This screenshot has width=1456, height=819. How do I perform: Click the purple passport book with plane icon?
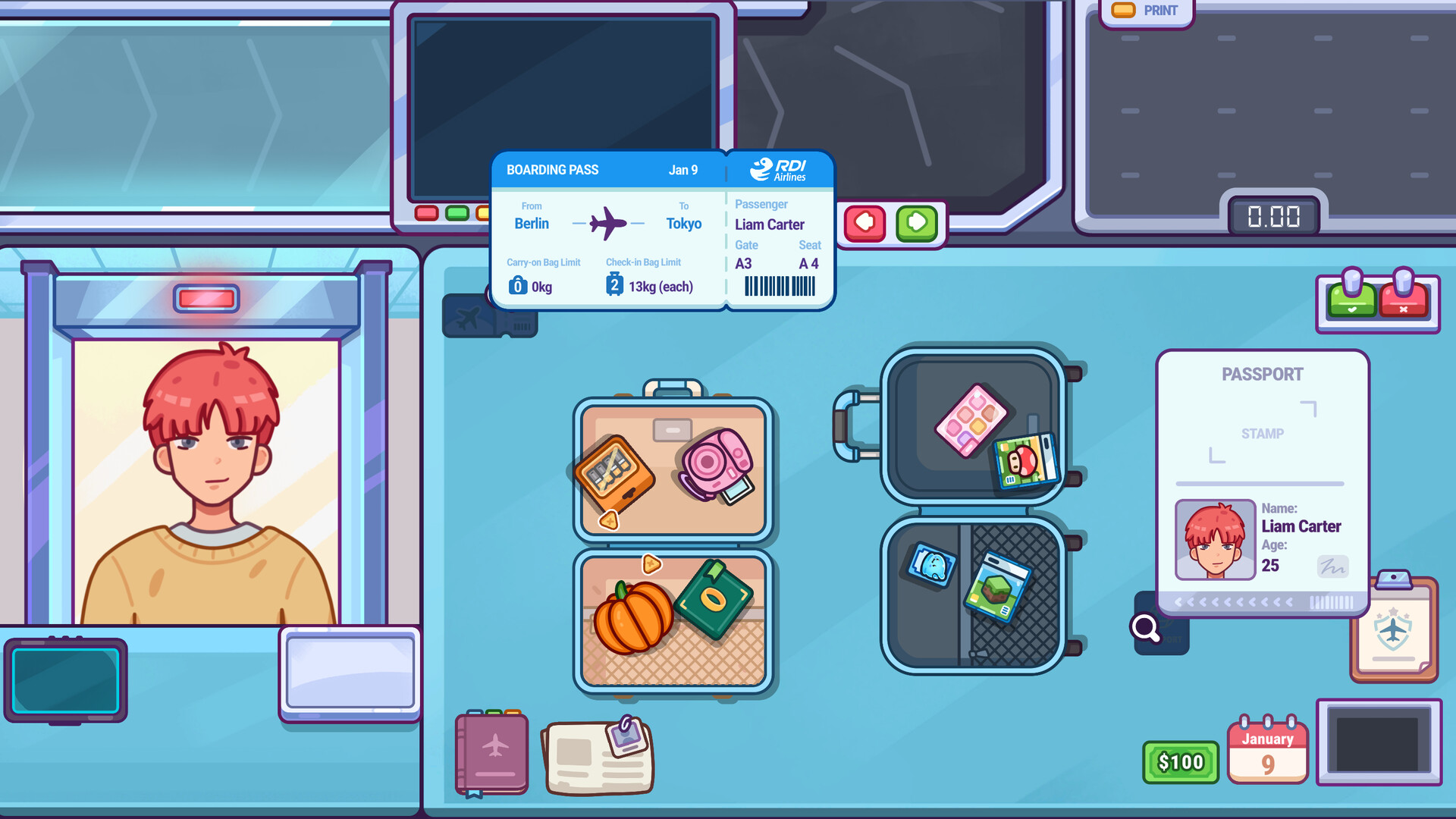click(x=490, y=751)
